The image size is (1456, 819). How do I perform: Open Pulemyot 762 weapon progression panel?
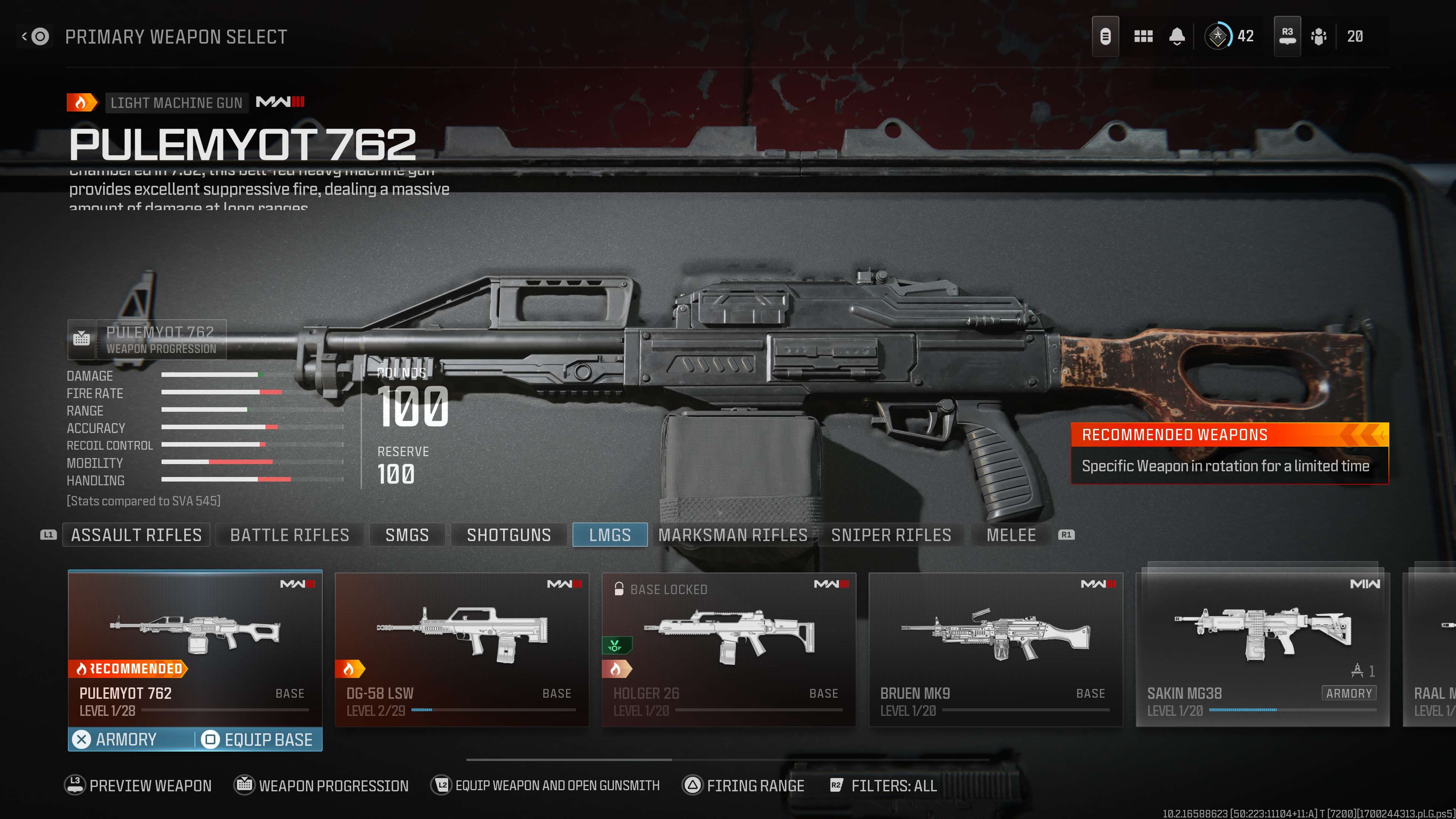click(147, 340)
